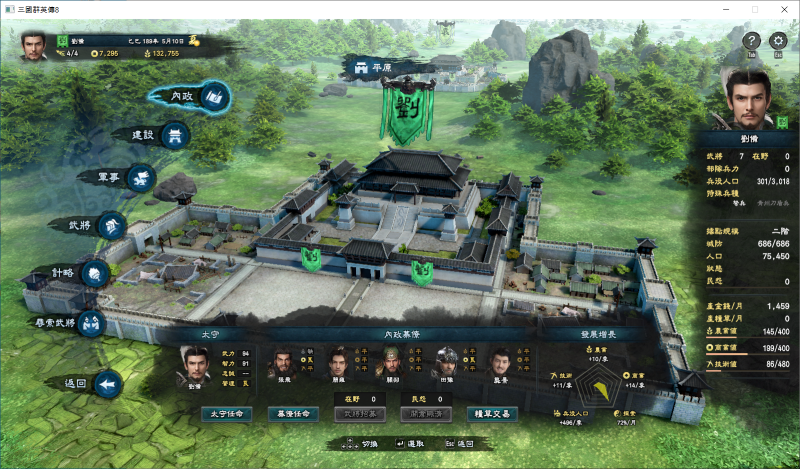Open the 幕僚任命 (appoint staff) button

(x=293, y=413)
